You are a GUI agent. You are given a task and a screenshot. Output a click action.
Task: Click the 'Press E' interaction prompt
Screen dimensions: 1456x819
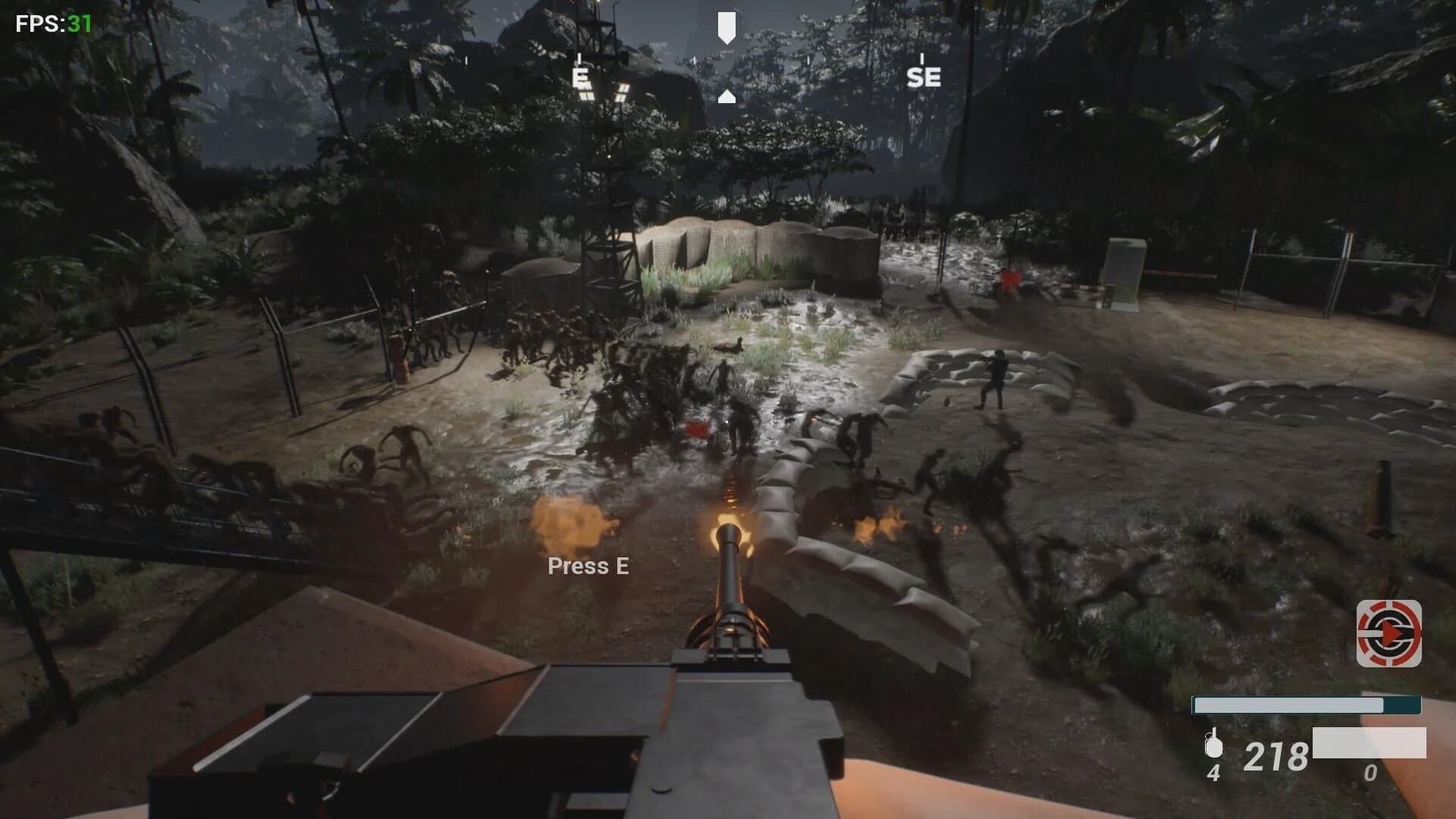pyautogui.click(x=588, y=566)
